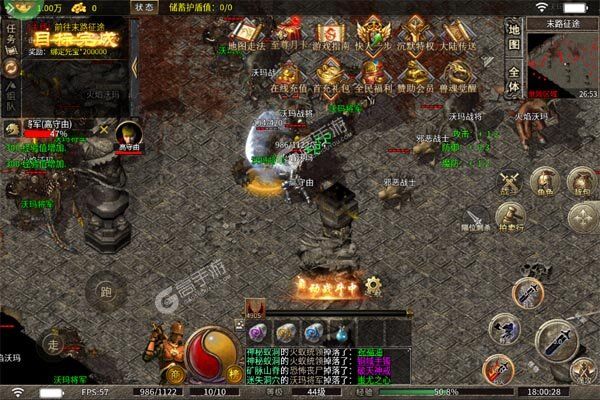Click the 地图 map button

click(514, 38)
